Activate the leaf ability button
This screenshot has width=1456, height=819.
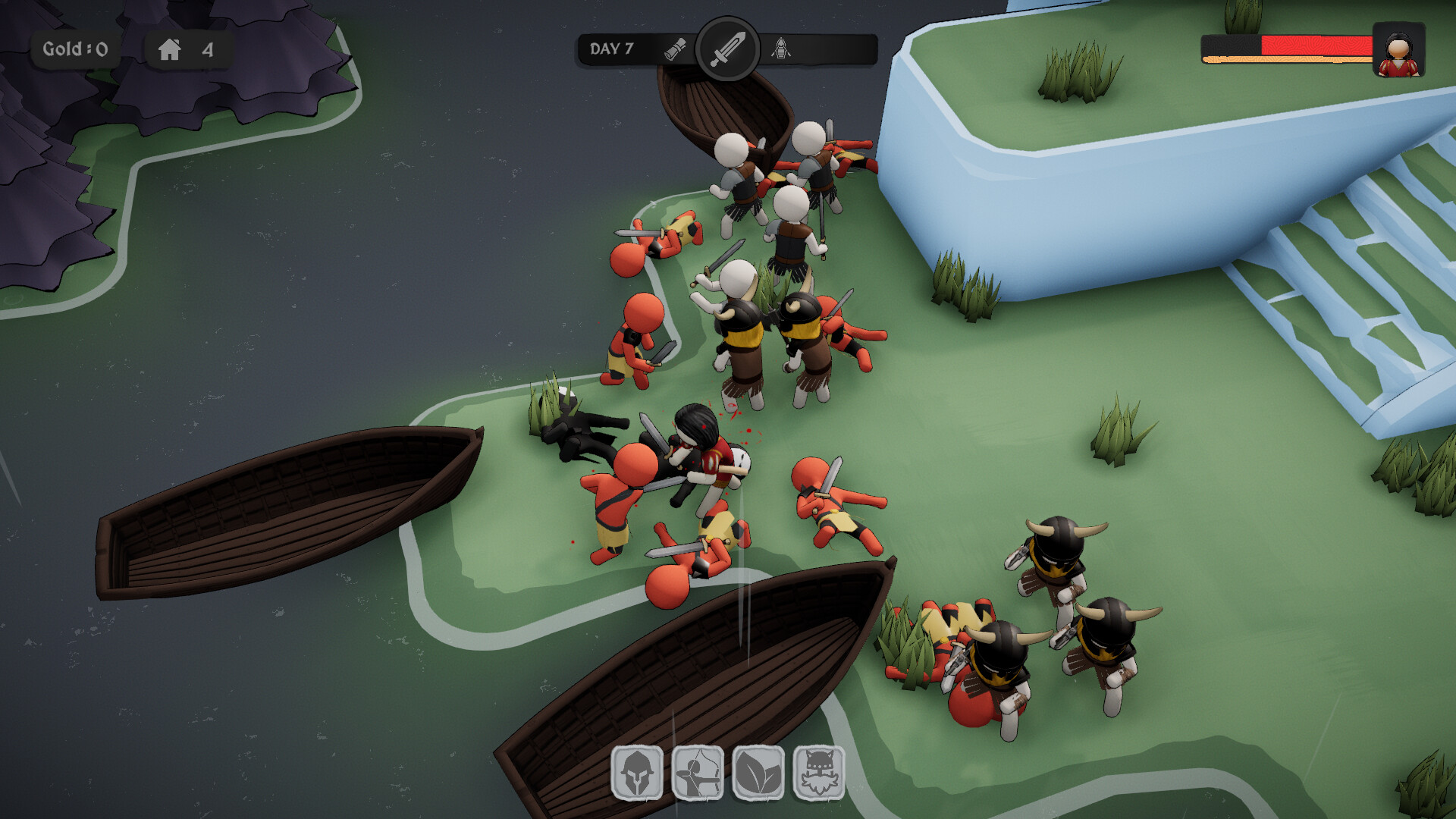[758, 772]
